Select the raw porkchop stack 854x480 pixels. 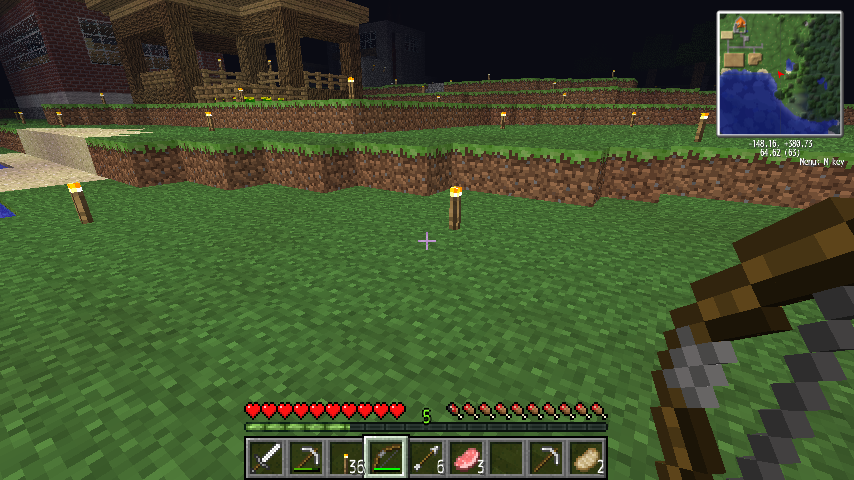(x=465, y=458)
